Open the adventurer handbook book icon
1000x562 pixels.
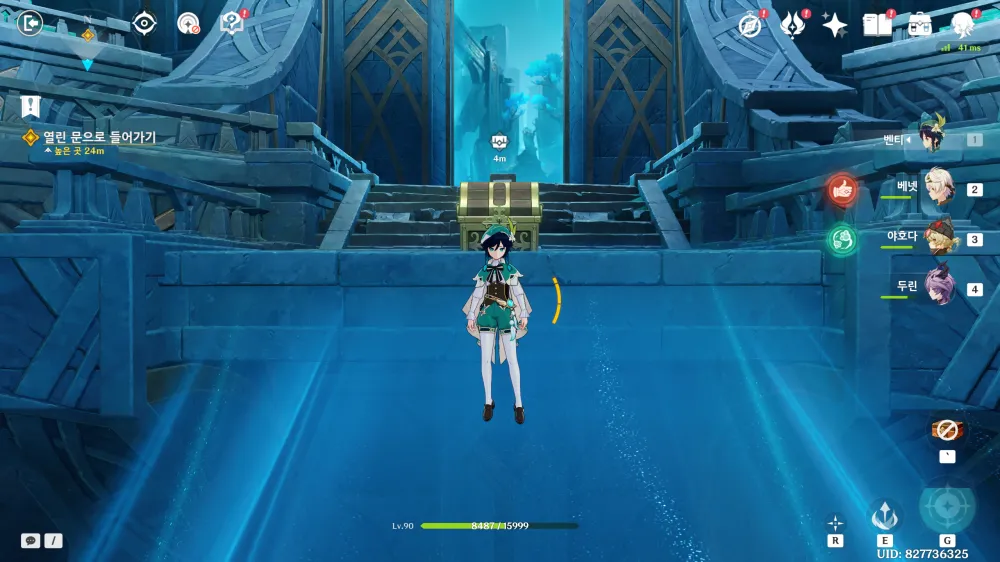pos(877,25)
